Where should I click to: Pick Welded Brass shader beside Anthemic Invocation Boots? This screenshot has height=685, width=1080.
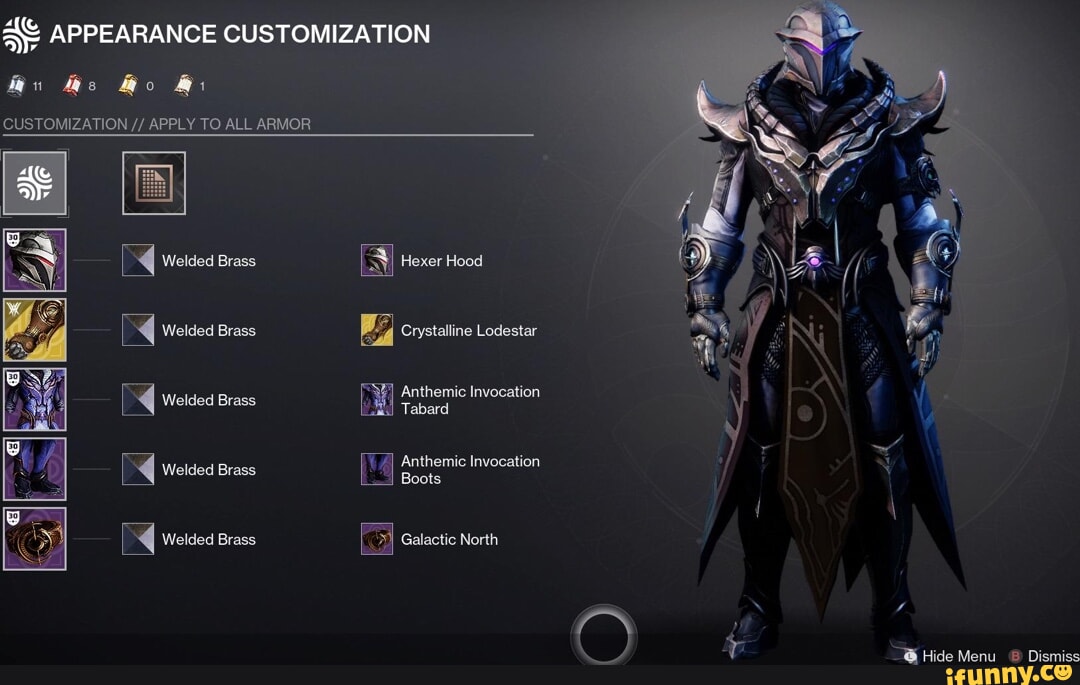(138, 469)
